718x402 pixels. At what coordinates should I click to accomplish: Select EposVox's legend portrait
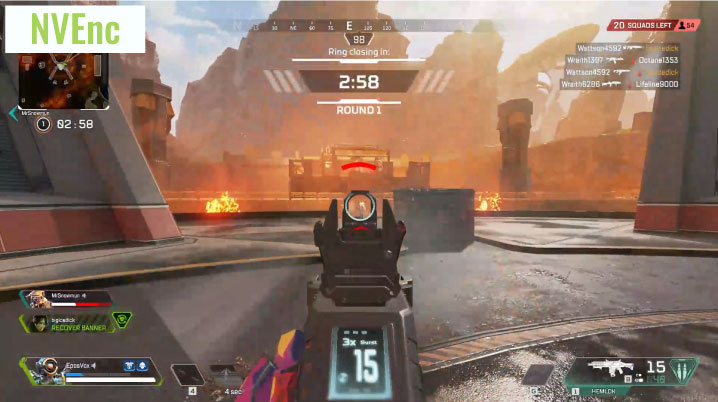click(45, 369)
